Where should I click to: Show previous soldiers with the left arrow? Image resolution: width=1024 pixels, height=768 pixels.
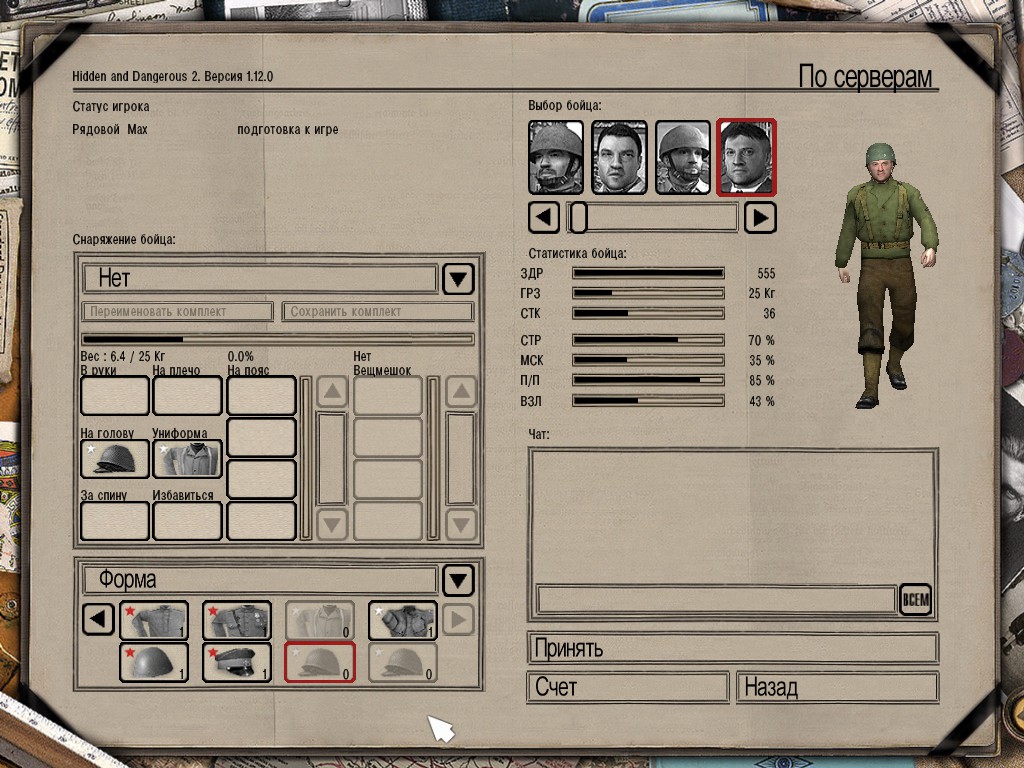543,217
